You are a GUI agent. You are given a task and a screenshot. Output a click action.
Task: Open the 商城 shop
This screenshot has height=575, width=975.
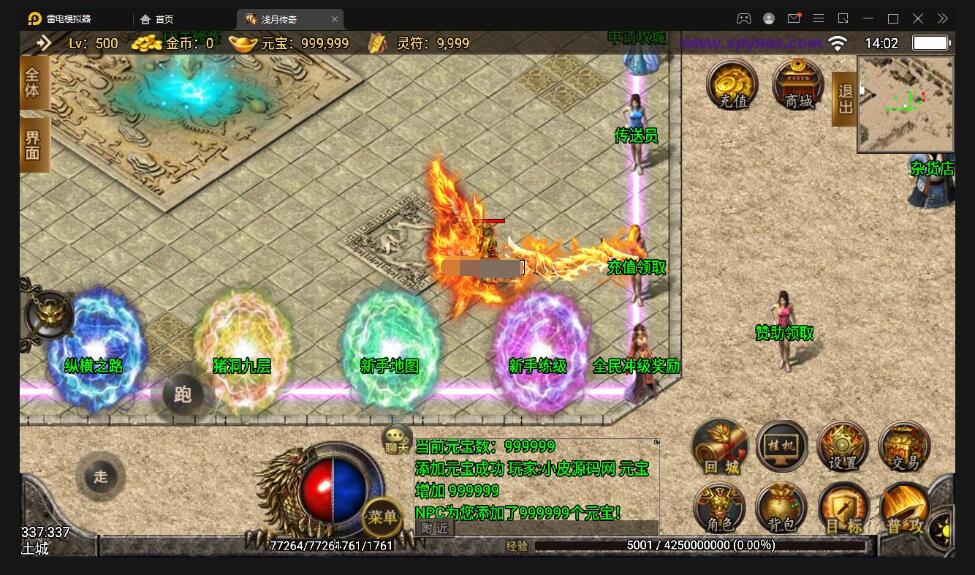[799, 84]
